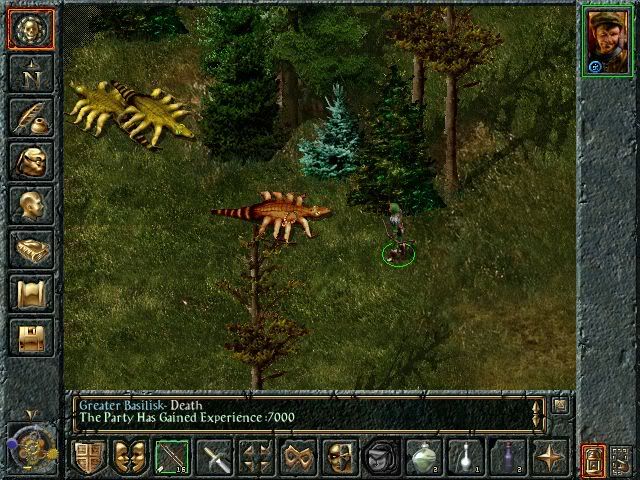The width and height of the screenshot is (640, 480).
Task: Equip the sword weapon slot
Action: [x=217, y=458]
